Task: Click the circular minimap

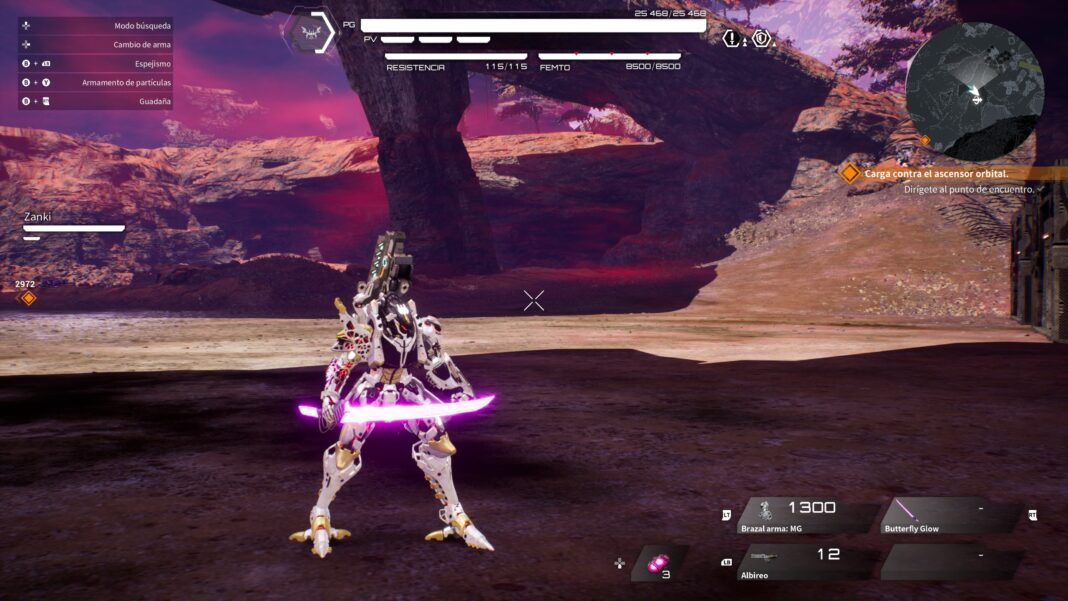Action: coord(975,92)
